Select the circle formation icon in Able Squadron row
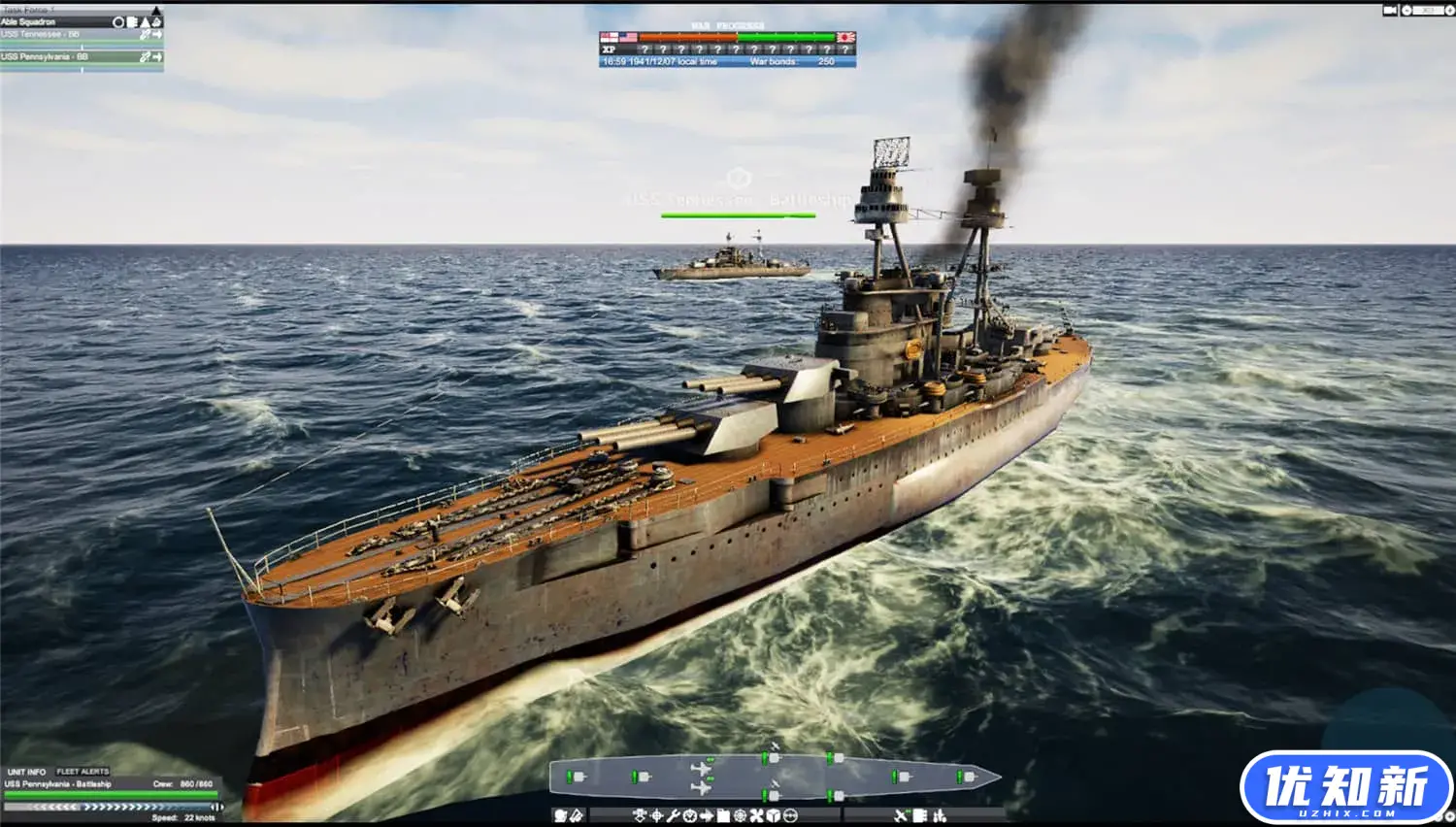 click(118, 21)
